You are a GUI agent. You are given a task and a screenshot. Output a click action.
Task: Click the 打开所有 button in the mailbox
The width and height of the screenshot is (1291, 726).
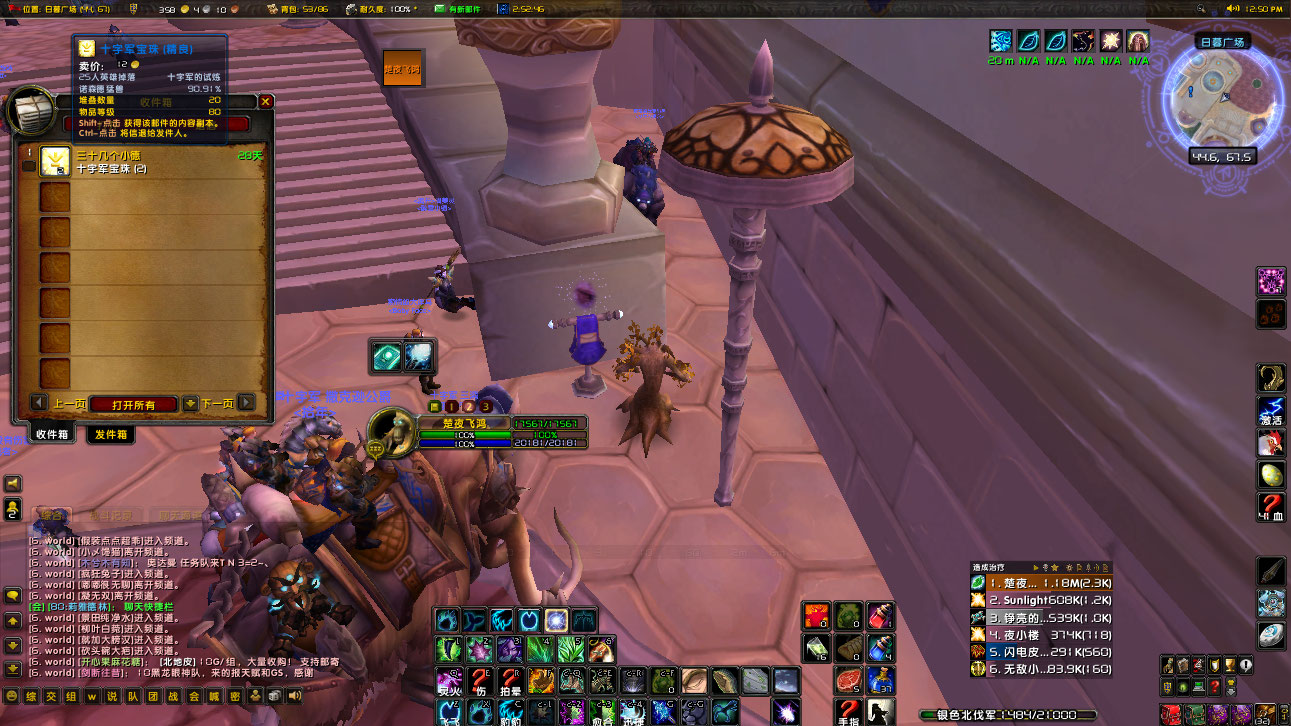[x=134, y=403]
